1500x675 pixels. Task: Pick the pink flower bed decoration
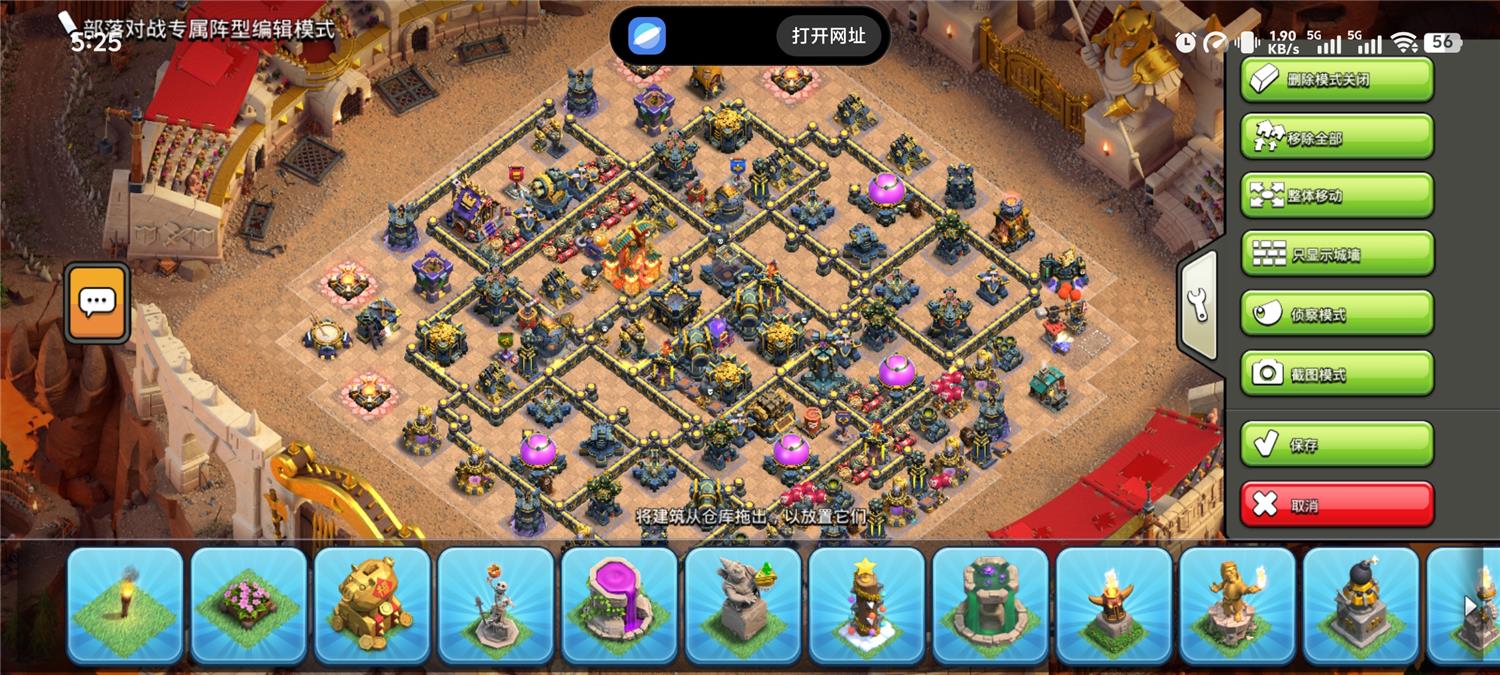[x=248, y=604]
